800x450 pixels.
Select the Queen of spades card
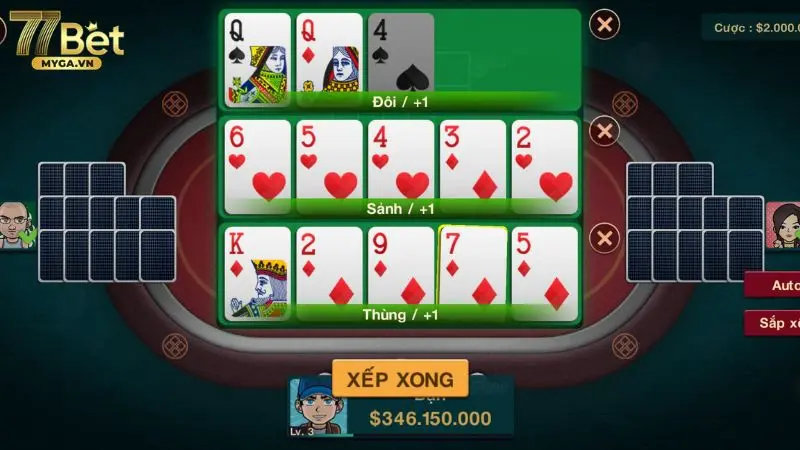pos(257,58)
